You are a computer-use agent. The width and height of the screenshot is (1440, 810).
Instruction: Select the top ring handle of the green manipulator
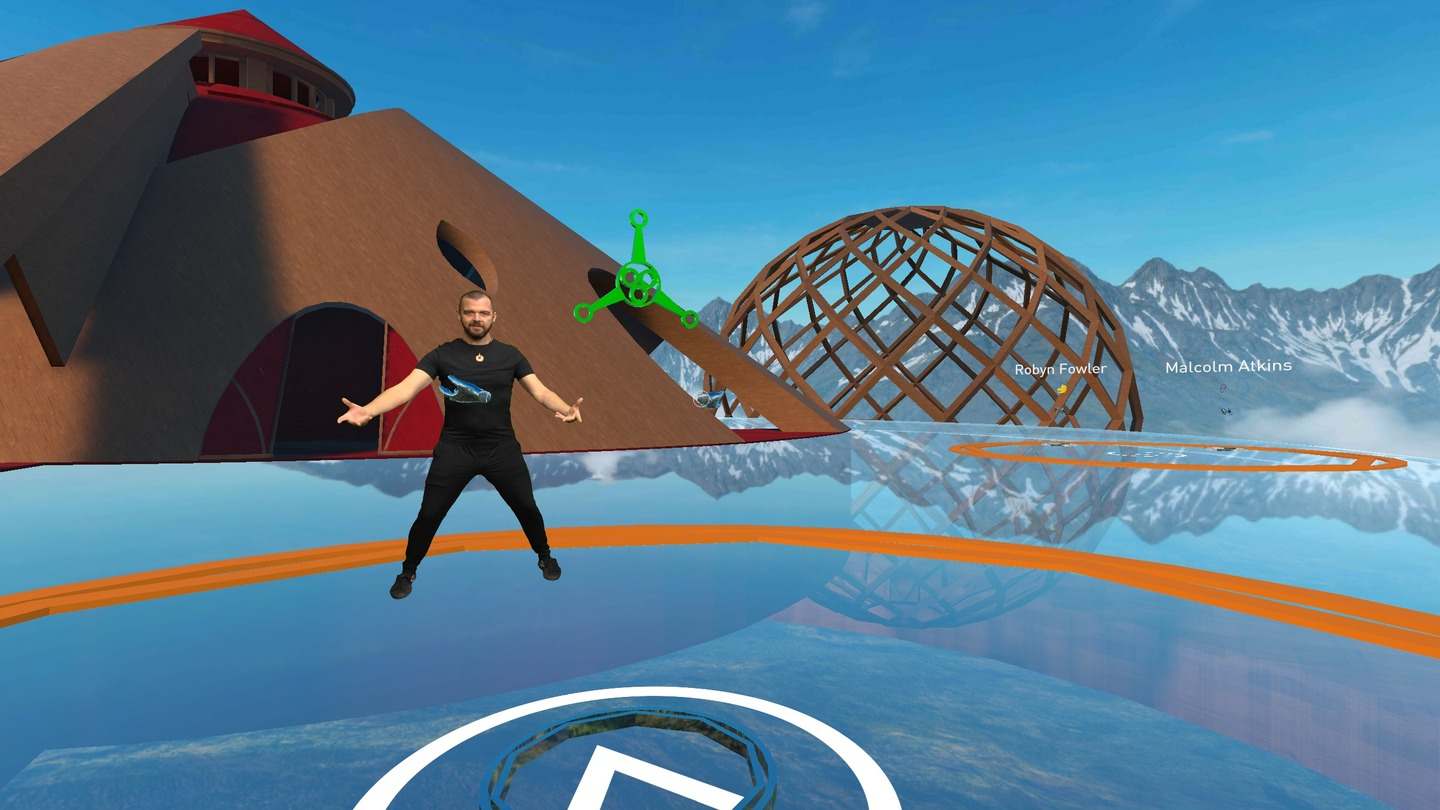[638, 217]
